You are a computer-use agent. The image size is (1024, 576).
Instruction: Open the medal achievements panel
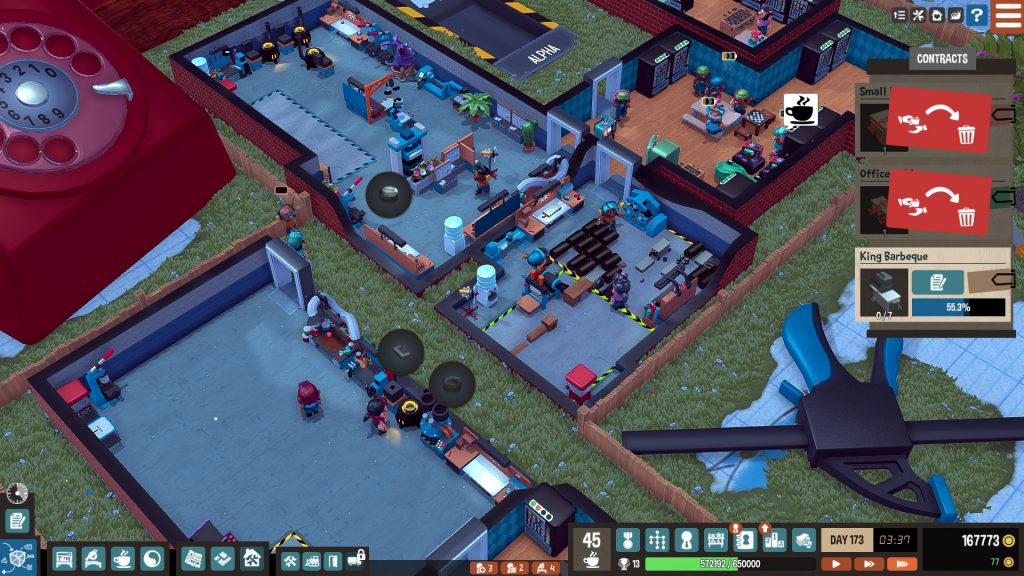(x=627, y=540)
